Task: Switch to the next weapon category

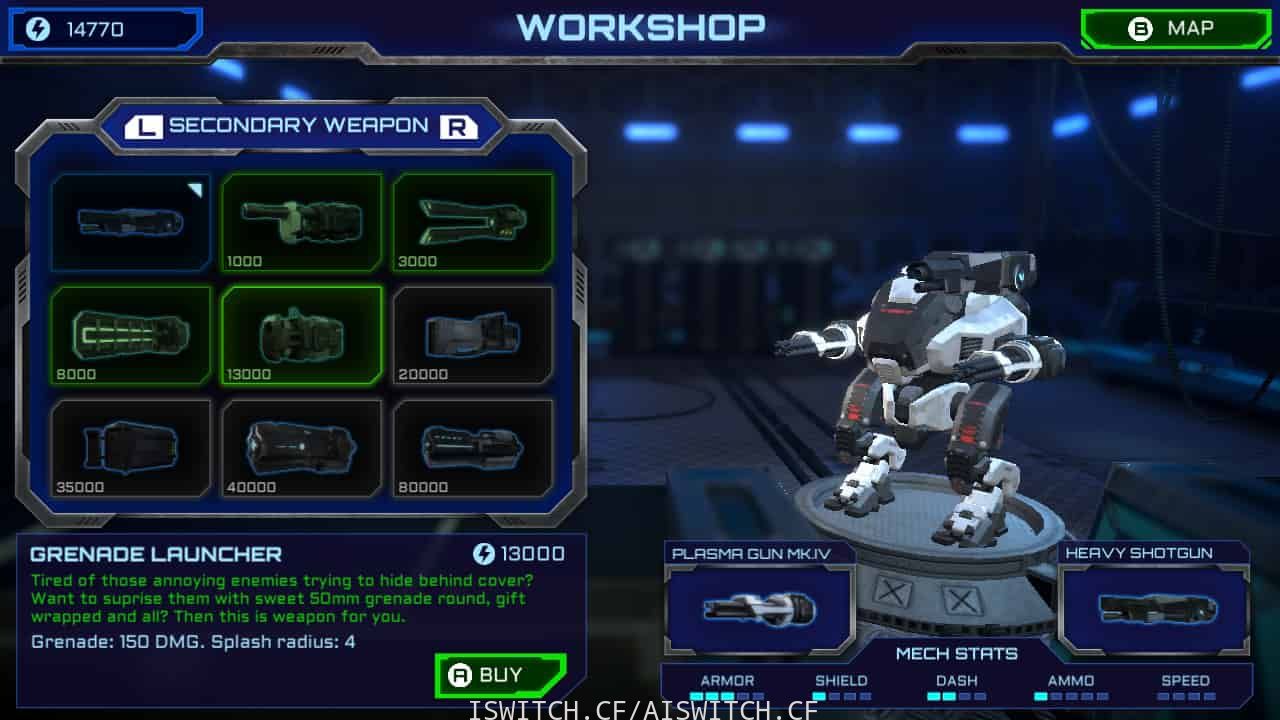Action: pos(458,126)
